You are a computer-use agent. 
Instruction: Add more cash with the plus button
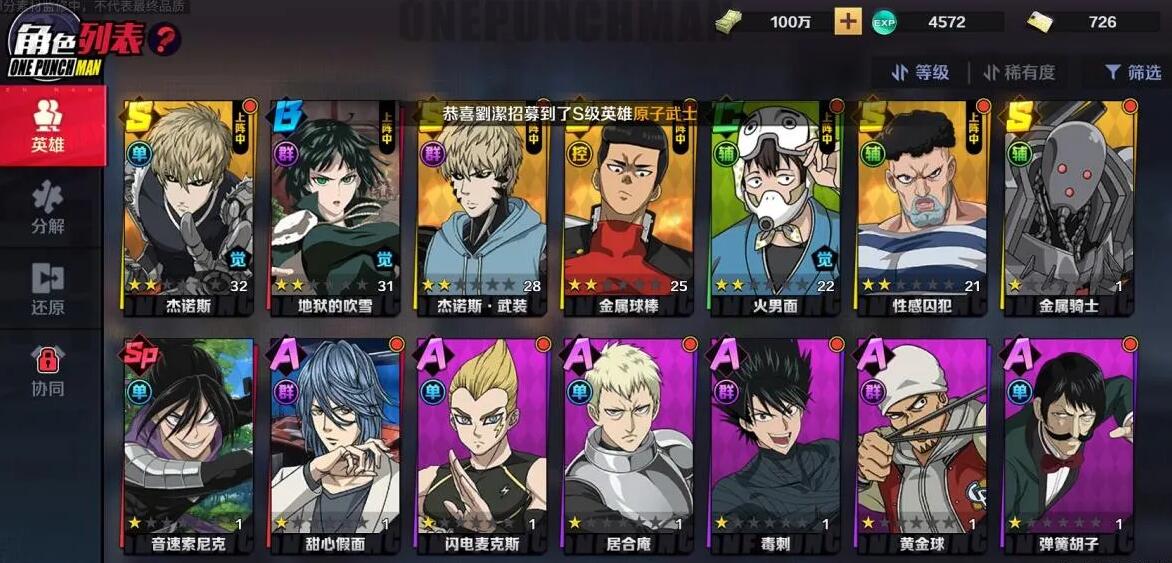[848, 21]
